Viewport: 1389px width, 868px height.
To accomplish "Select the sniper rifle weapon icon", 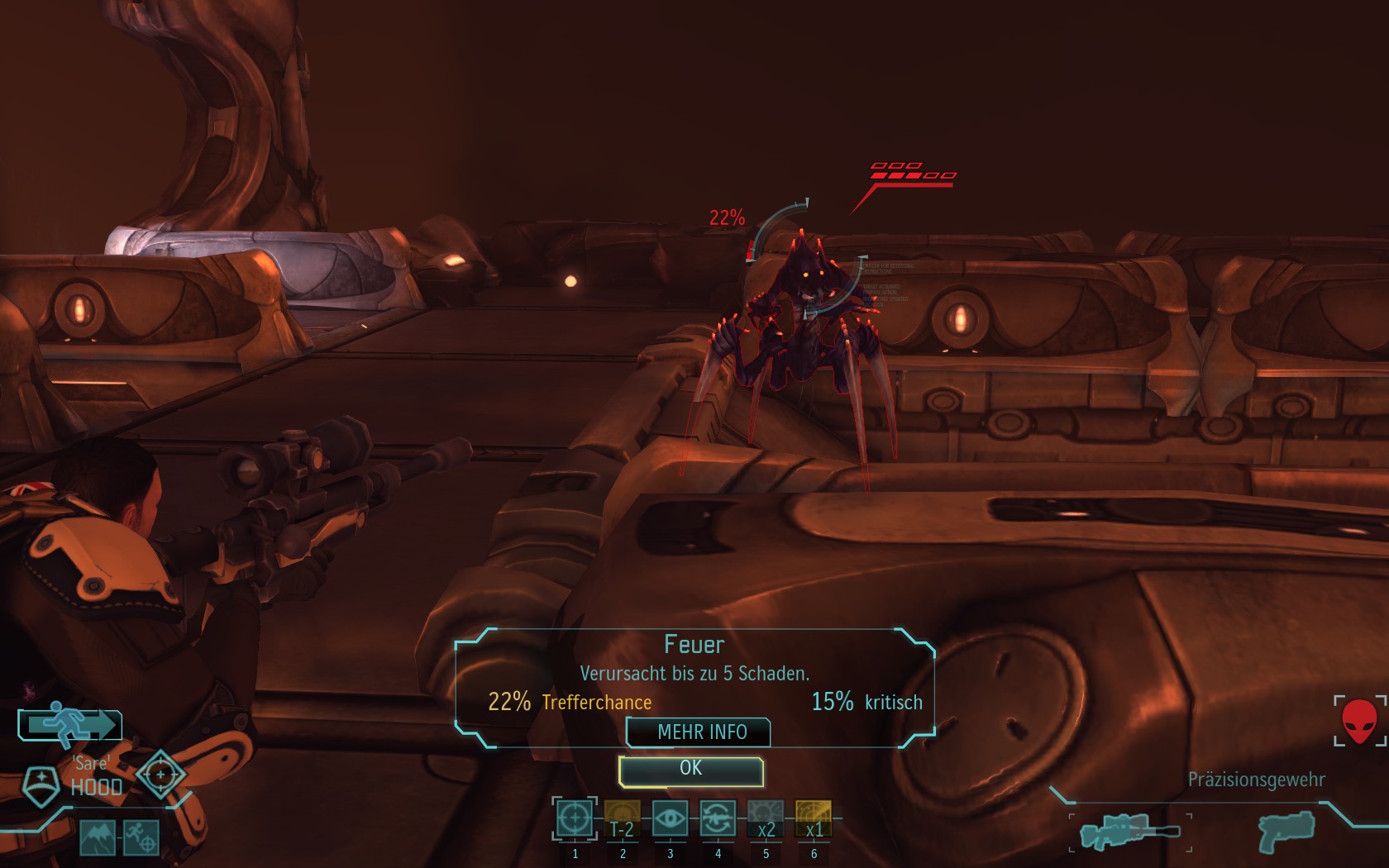I will pos(1129,832).
